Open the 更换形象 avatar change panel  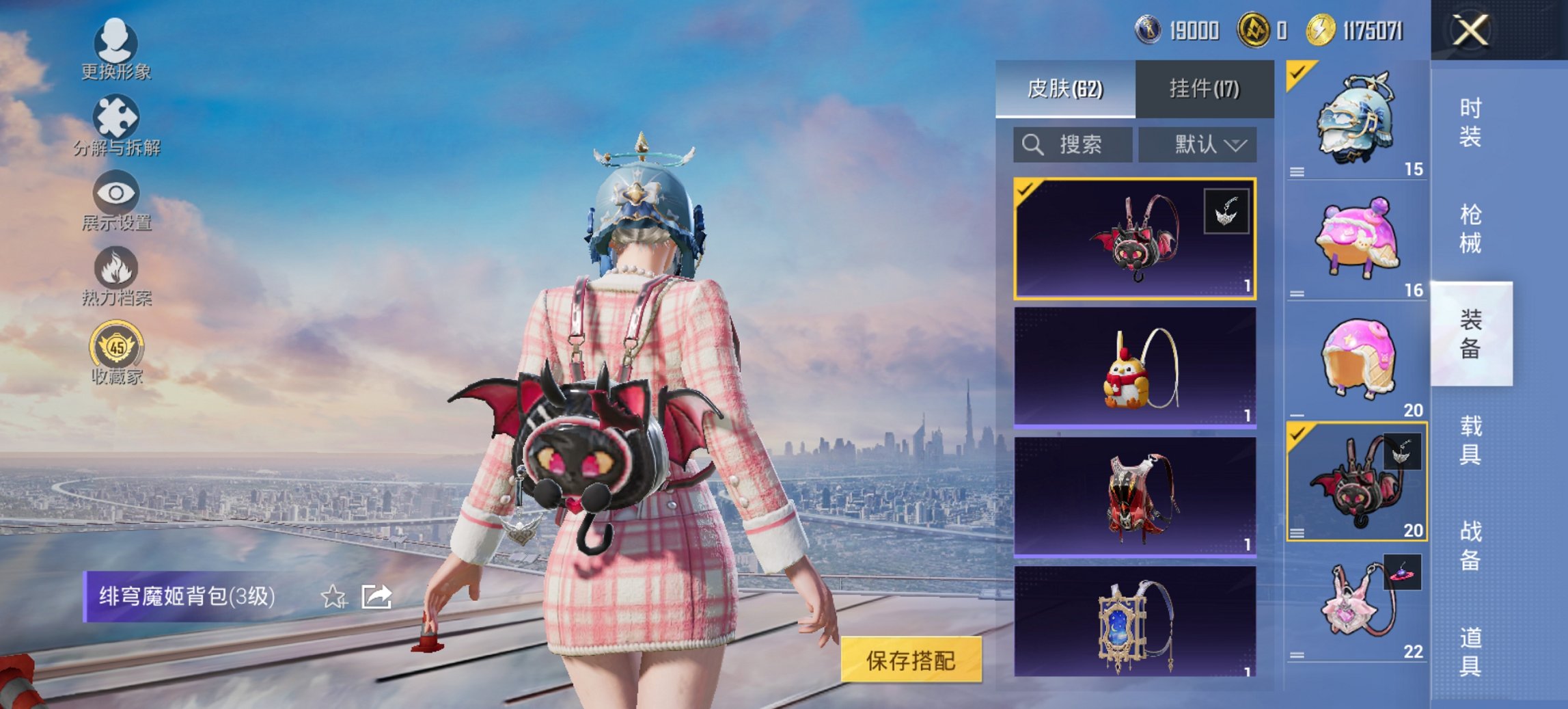point(116,42)
